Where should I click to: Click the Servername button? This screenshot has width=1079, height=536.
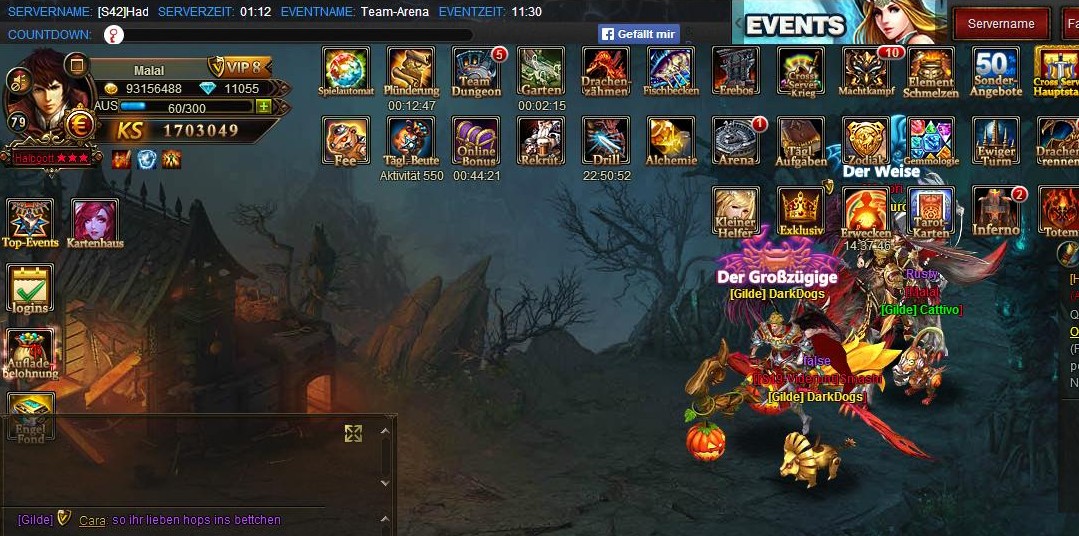(x=1001, y=23)
